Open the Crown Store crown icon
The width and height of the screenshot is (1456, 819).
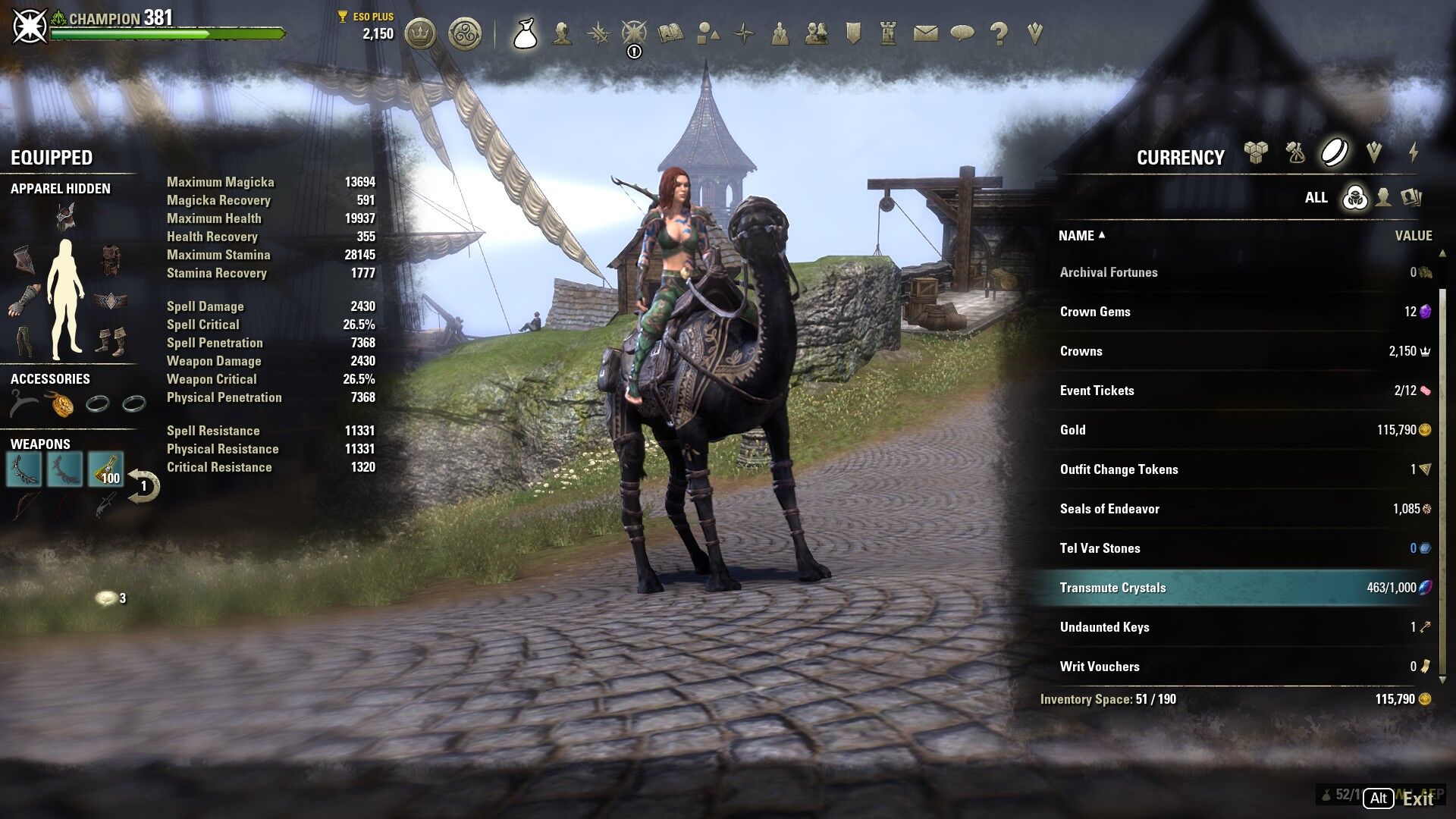click(420, 34)
